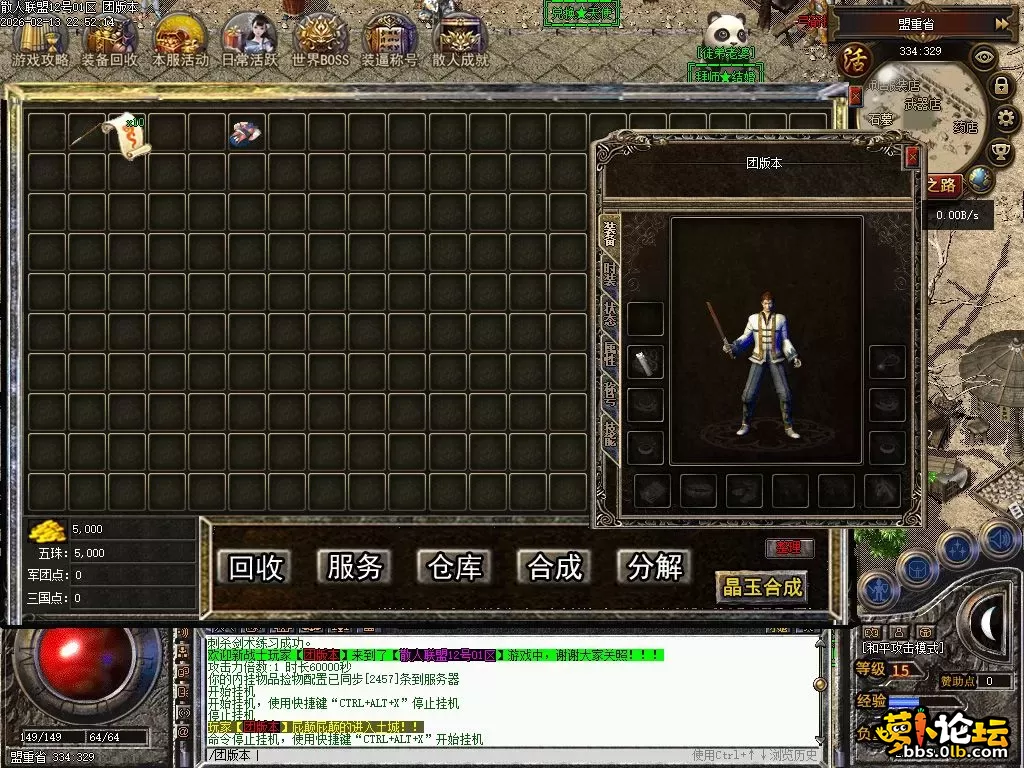Open the 游戏攻略 game guide icon
The width and height of the screenshot is (1024, 768).
40,42
